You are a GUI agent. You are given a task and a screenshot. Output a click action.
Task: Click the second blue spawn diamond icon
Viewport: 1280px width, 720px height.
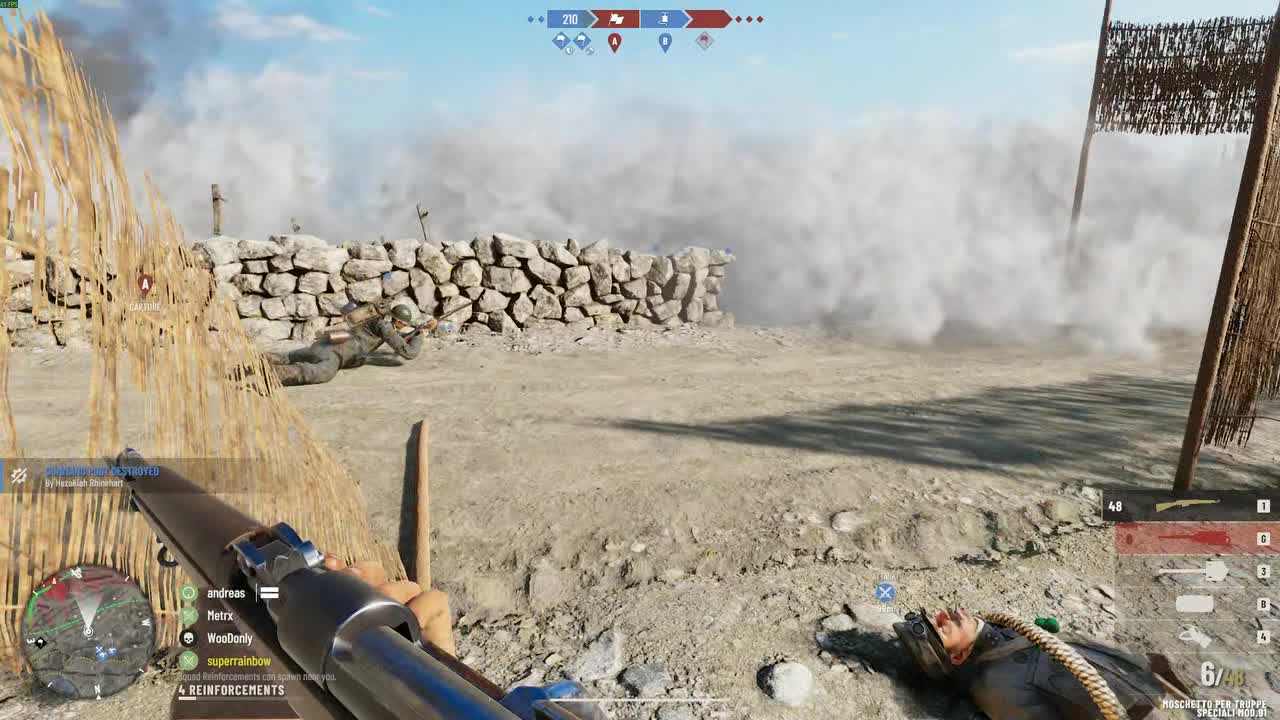point(582,40)
